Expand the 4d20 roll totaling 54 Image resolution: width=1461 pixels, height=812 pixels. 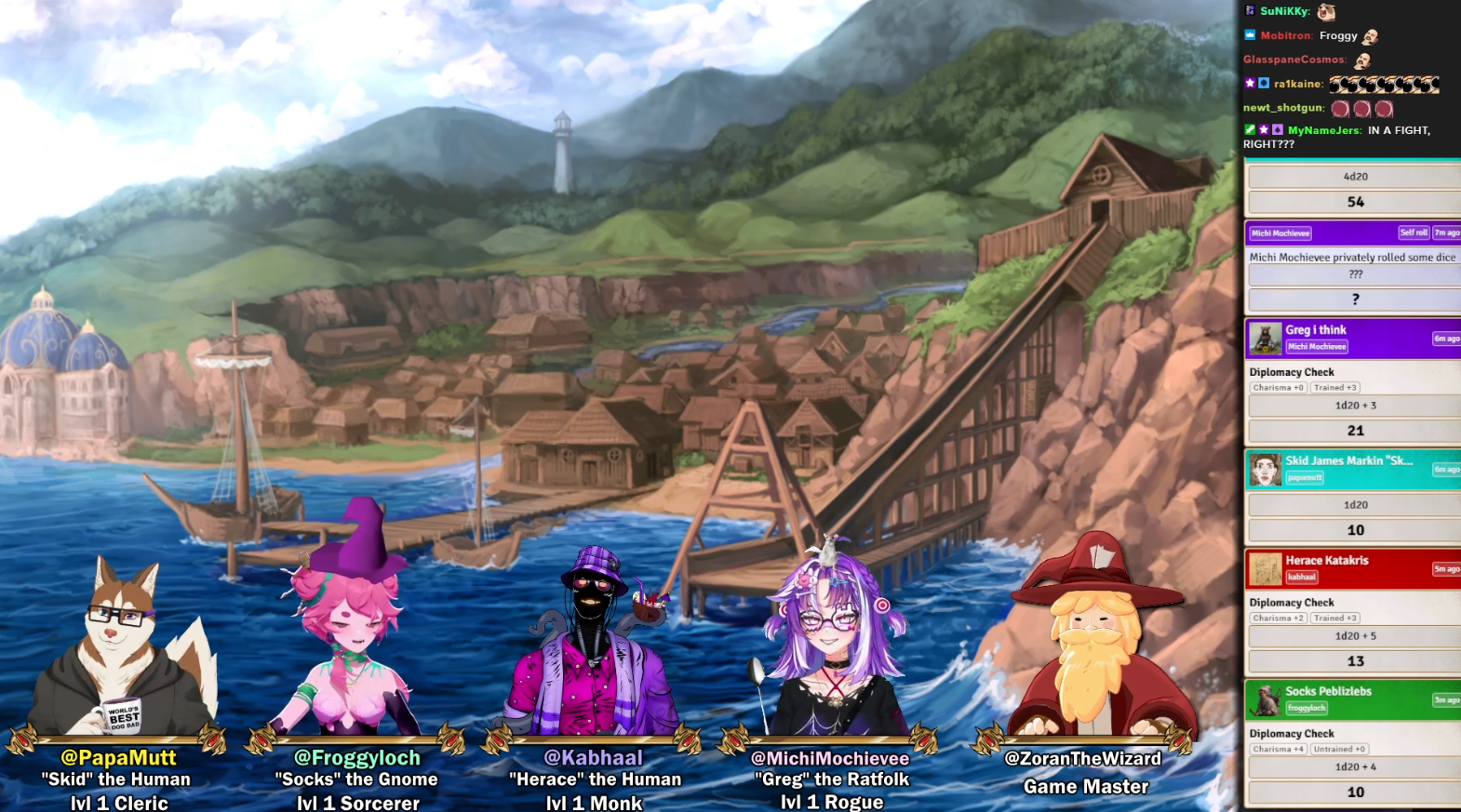point(1355,202)
